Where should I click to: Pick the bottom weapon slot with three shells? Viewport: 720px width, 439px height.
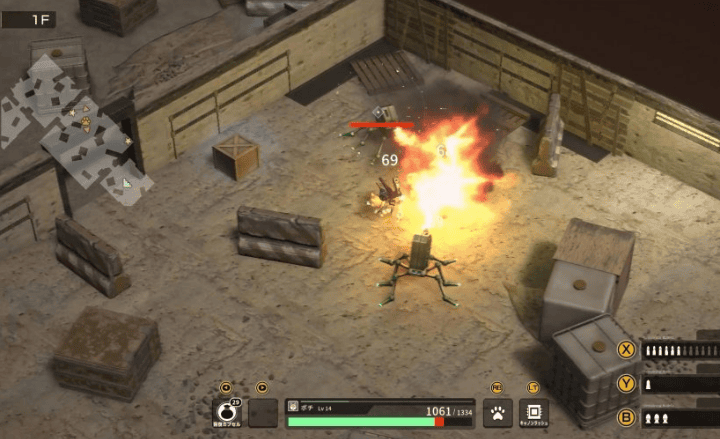pyautogui.click(x=680, y=417)
